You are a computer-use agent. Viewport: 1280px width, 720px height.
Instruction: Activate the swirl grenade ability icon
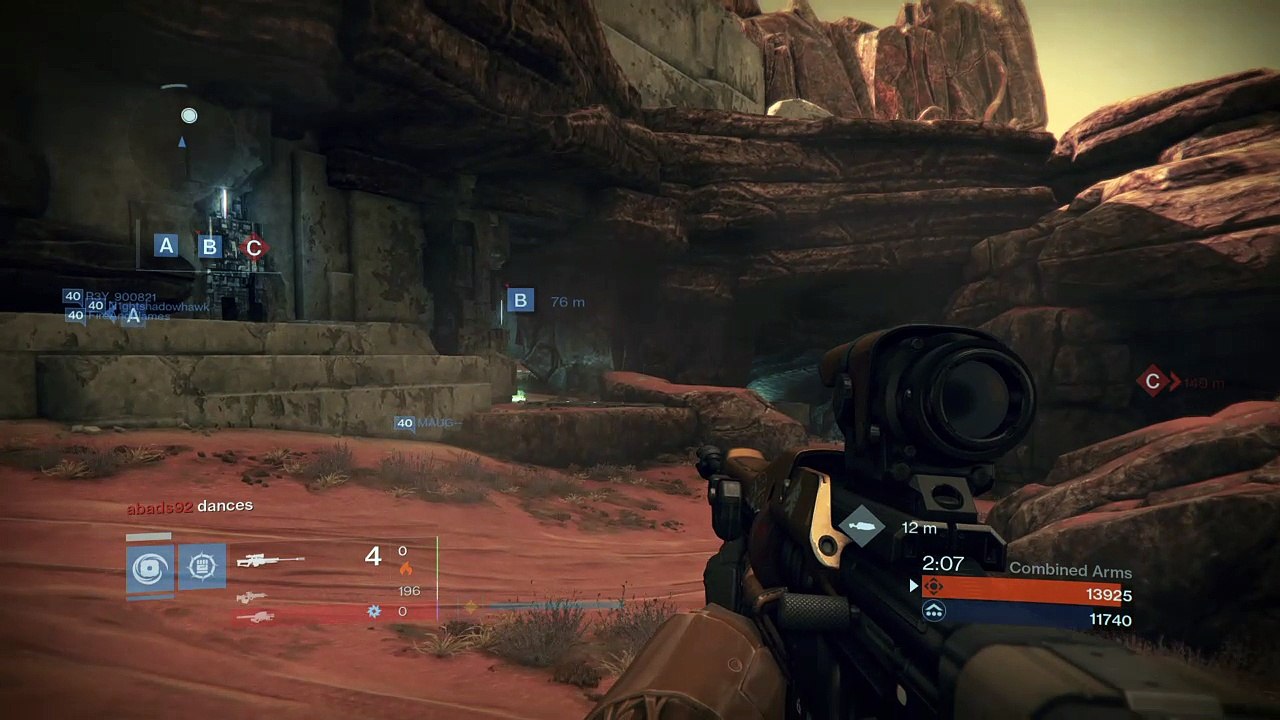pos(150,568)
